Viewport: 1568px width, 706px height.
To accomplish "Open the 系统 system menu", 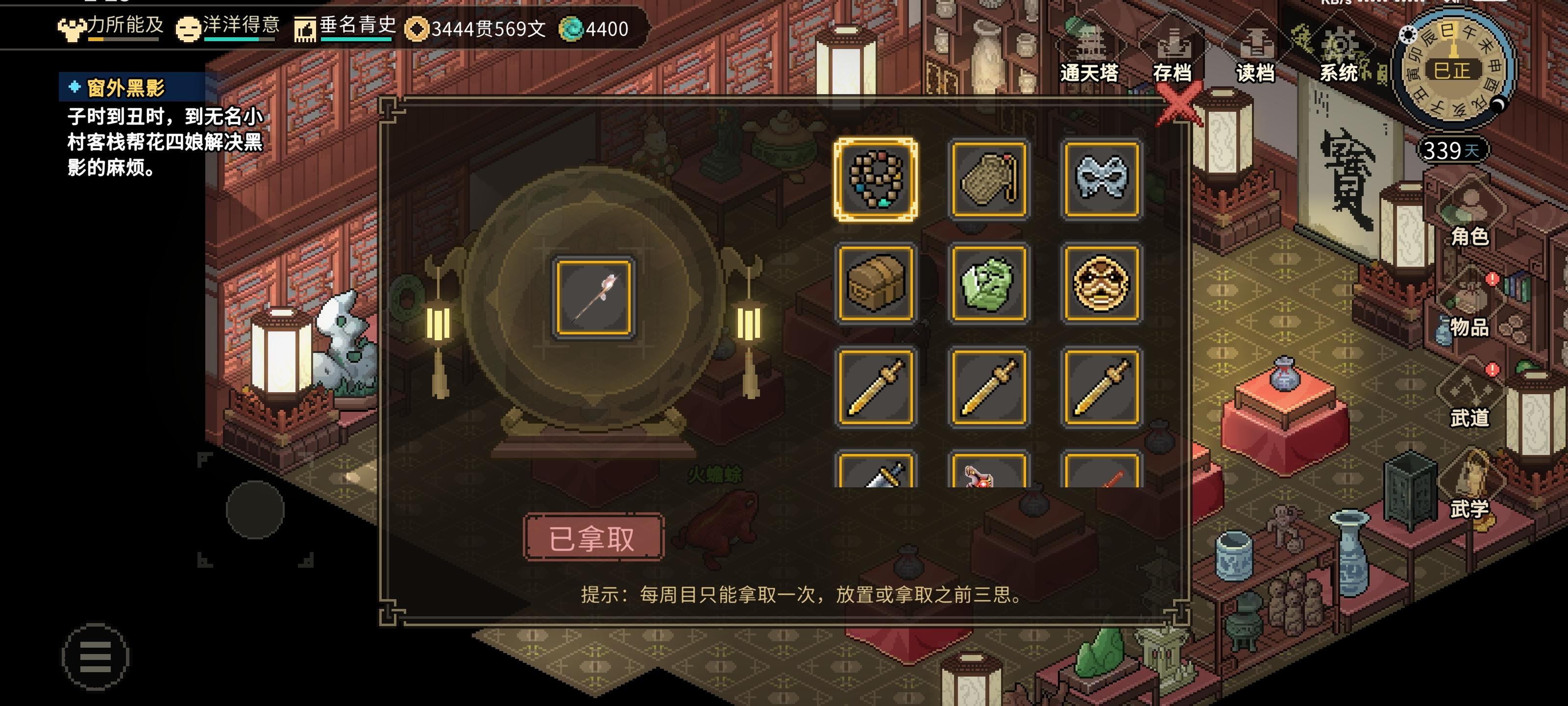I will 1339,73.
